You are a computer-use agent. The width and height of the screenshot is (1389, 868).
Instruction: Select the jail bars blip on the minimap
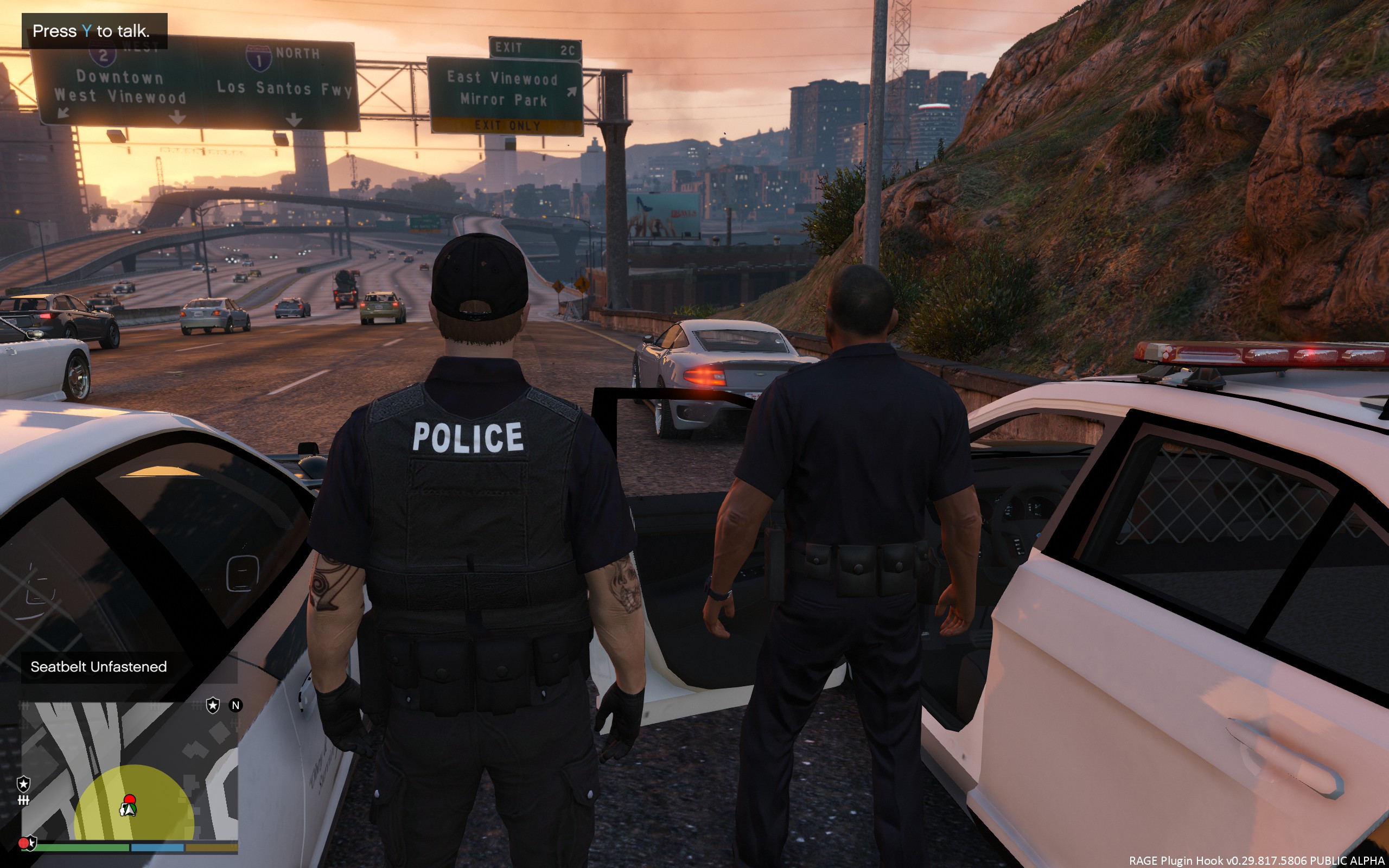[23, 800]
